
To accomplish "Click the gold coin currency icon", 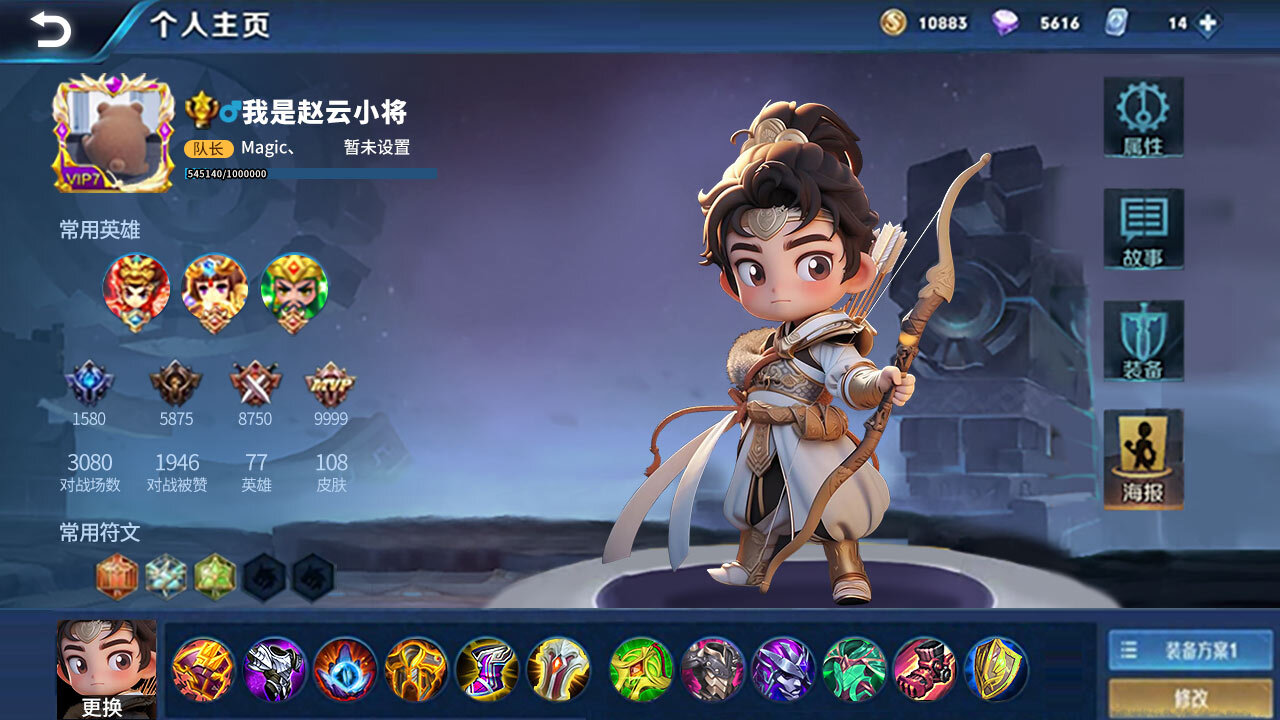I will click(x=893, y=23).
